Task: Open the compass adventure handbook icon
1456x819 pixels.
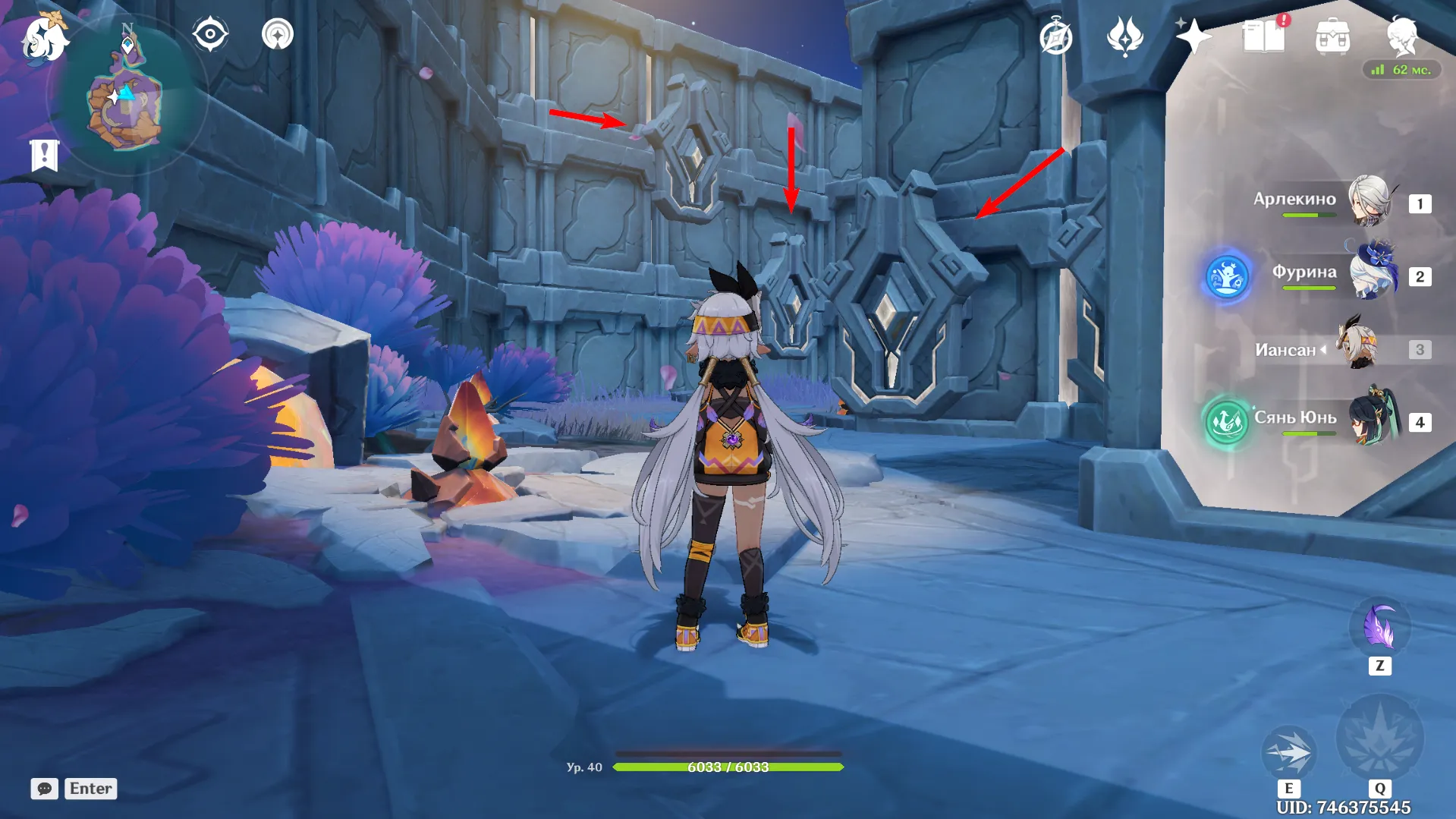Action: (1055, 36)
